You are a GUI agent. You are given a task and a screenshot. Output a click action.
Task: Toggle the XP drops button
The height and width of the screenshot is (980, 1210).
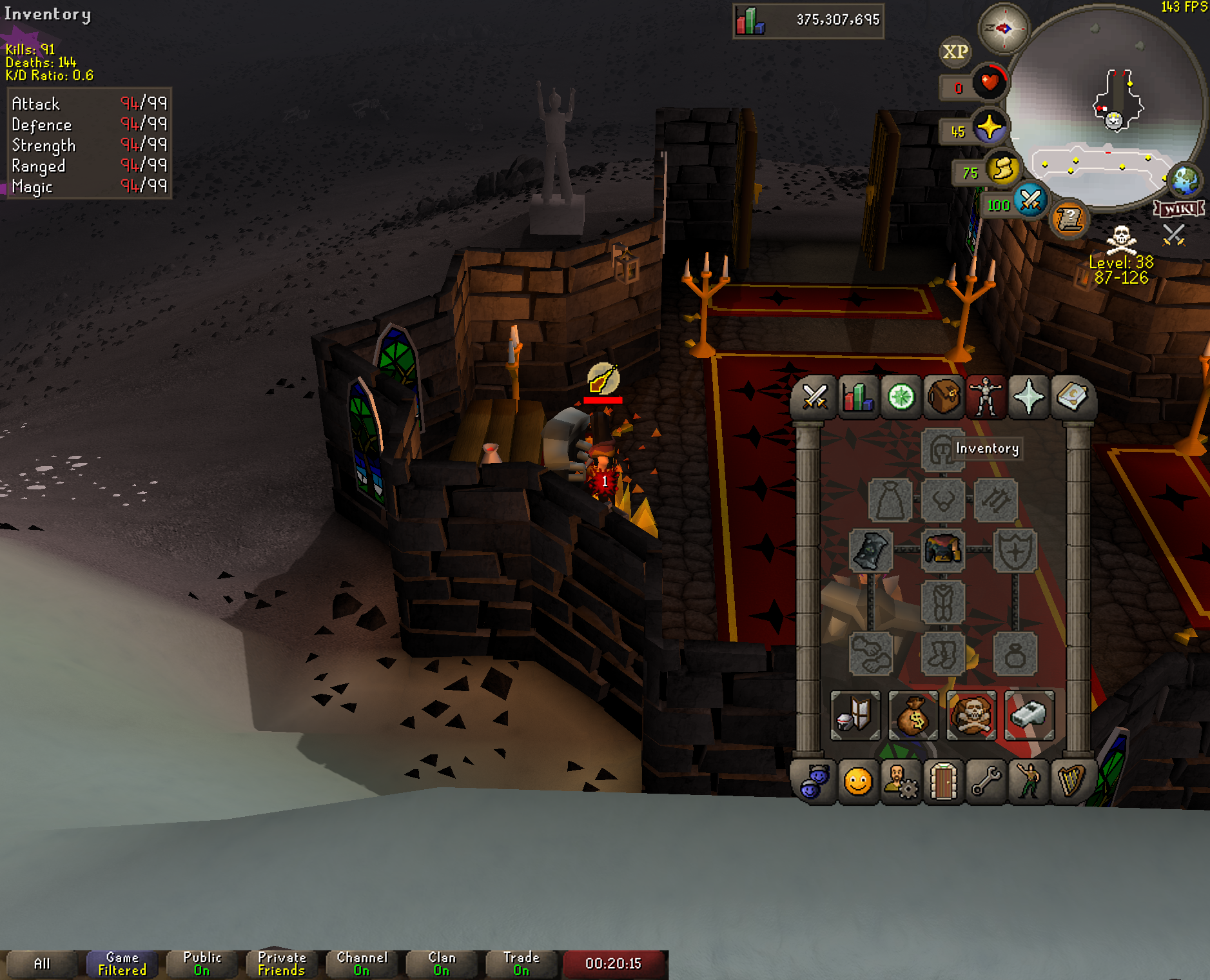pyautogui.click(x=955, y=52)
